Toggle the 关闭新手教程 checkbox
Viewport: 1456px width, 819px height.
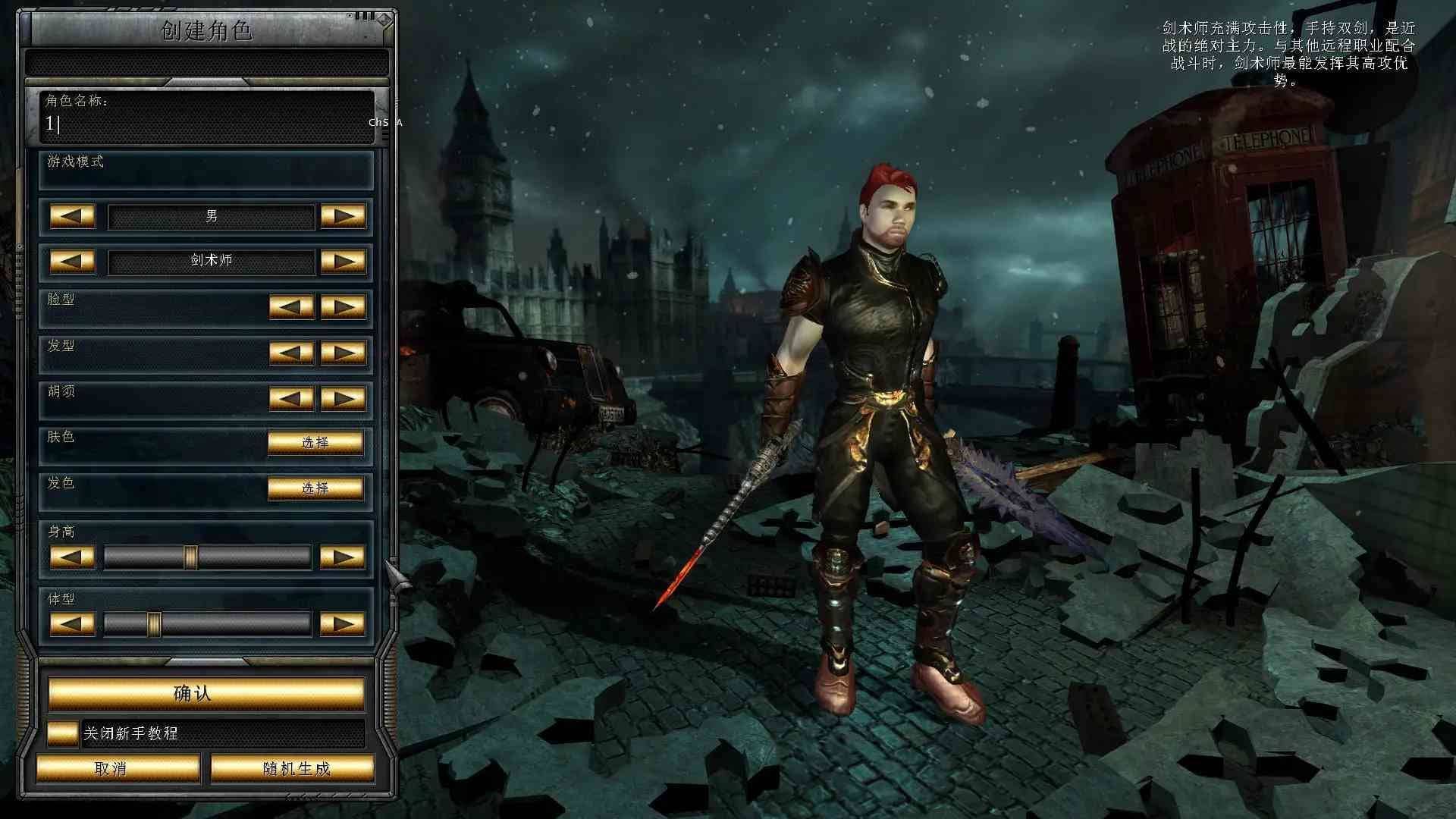[62, 733]
